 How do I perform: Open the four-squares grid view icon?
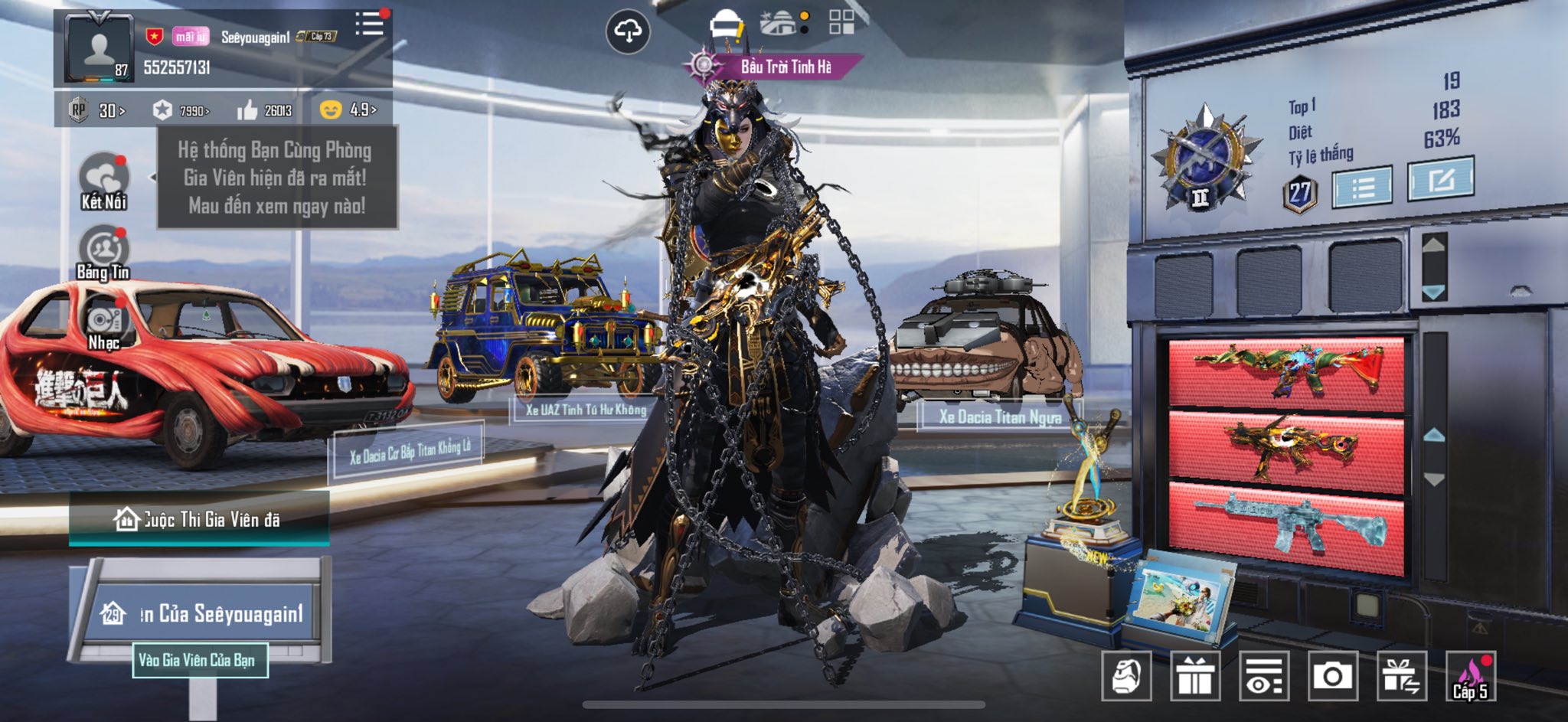pos(841,22)
